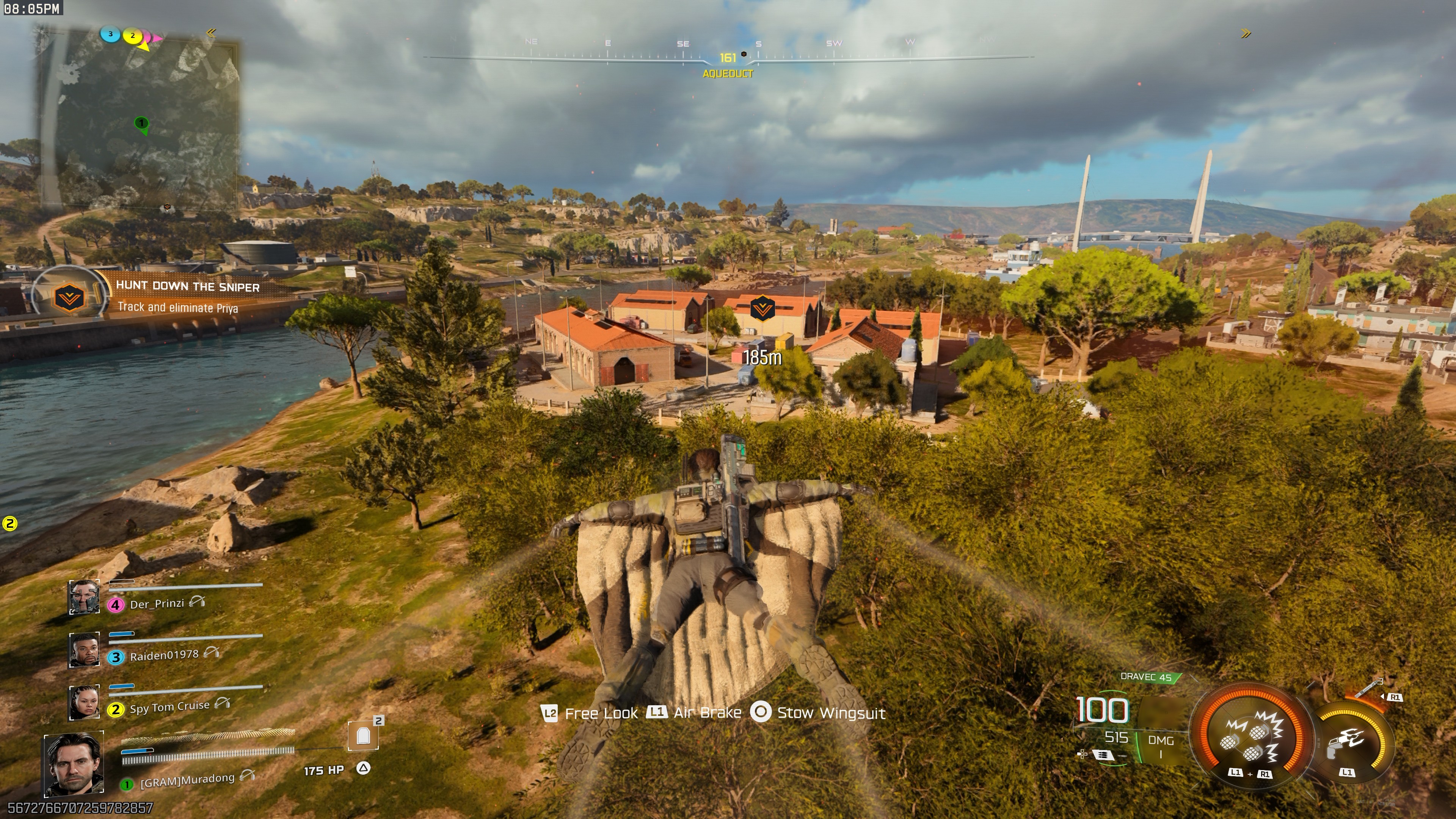Click the compass bar heading indicator
Screen dimensions: 1456x819
point(728,58)
